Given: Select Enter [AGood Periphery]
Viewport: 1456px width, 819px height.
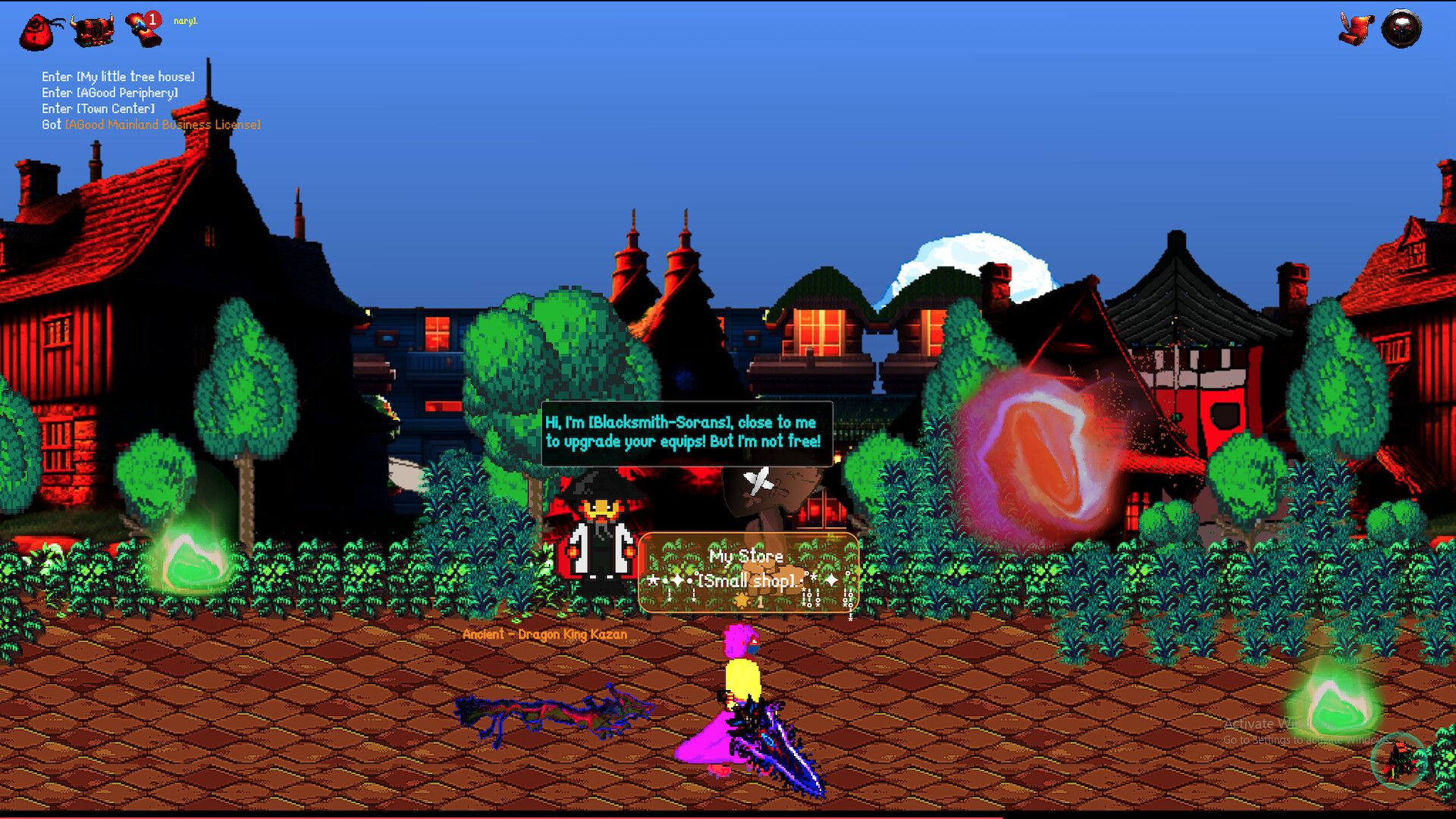Looking at the screenshot, I should tap(109, 93).
